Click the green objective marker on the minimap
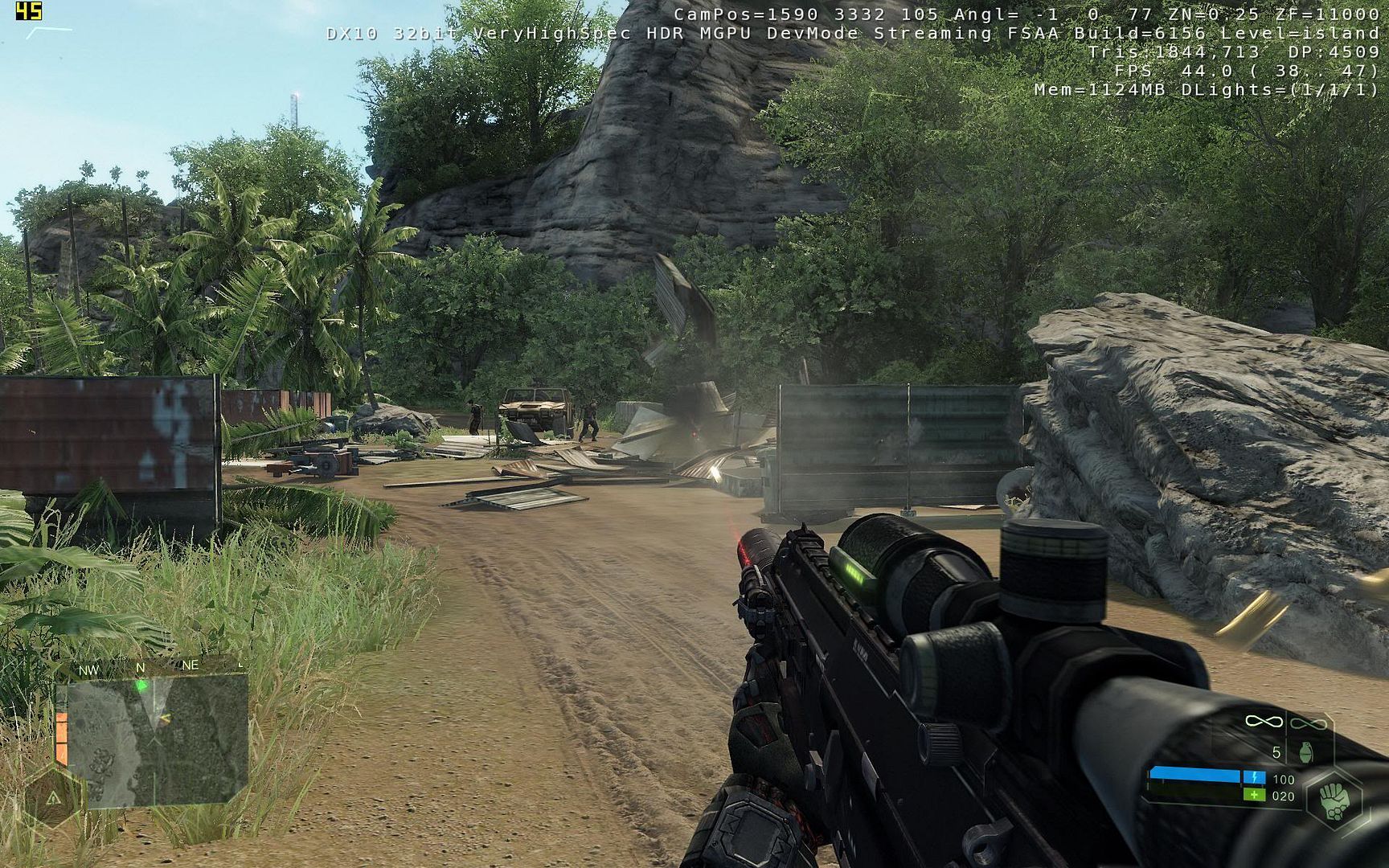The image size is (1389, 868). click(x=142, y=686)
